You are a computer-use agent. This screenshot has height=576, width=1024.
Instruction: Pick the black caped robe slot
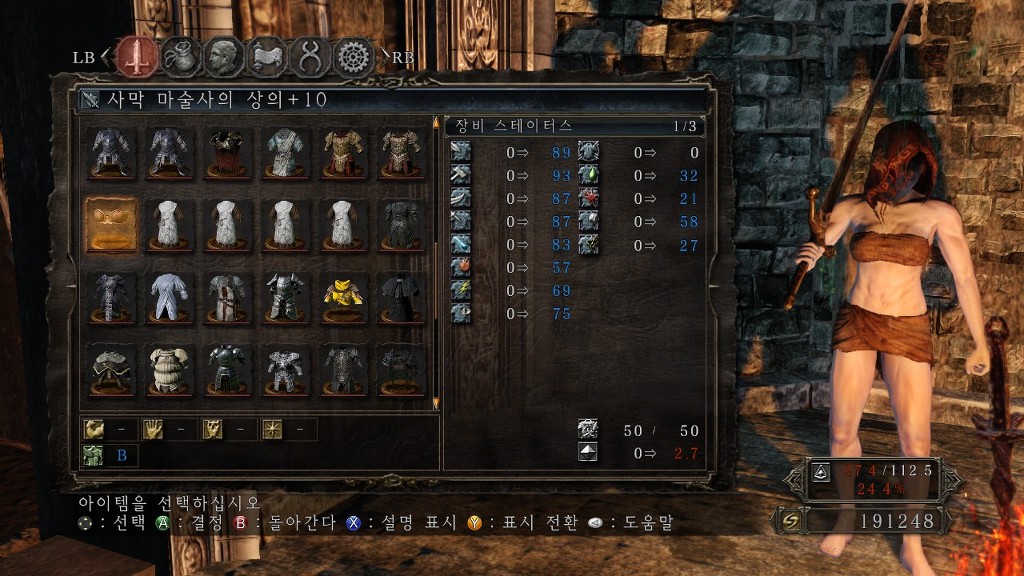401,297
